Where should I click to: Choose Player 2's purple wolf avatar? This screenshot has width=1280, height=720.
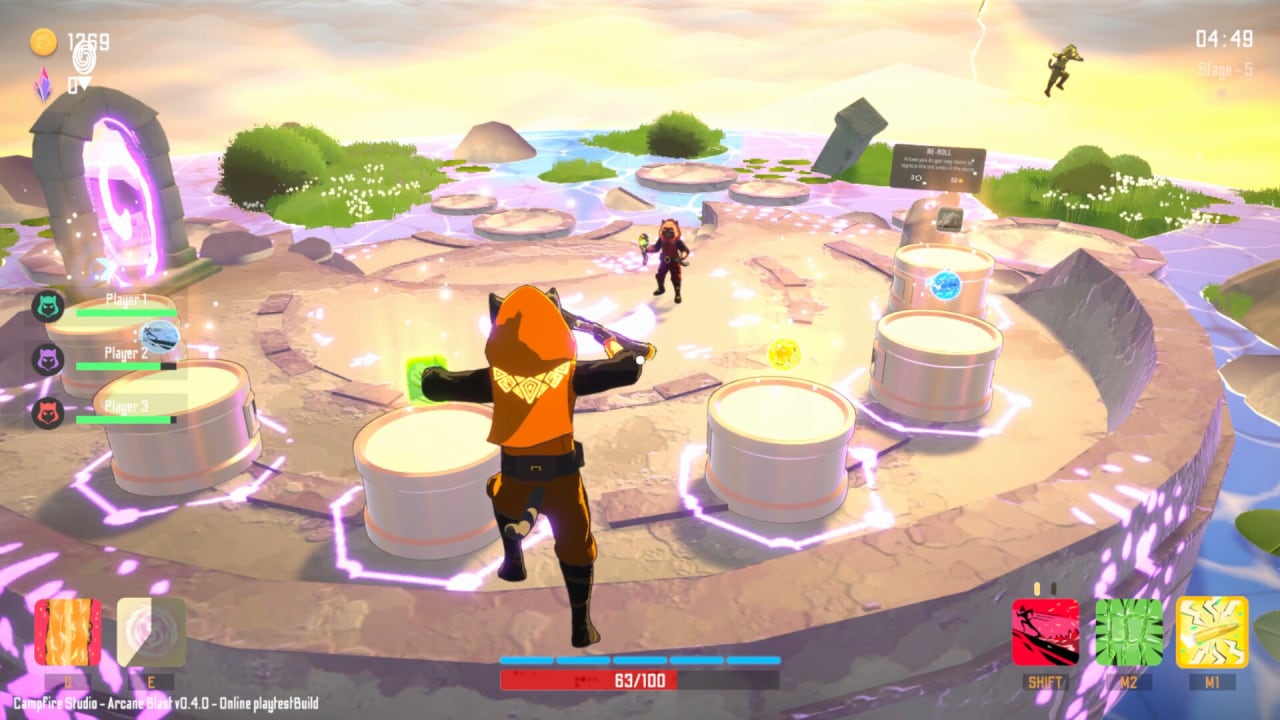[x=48, y=359]
